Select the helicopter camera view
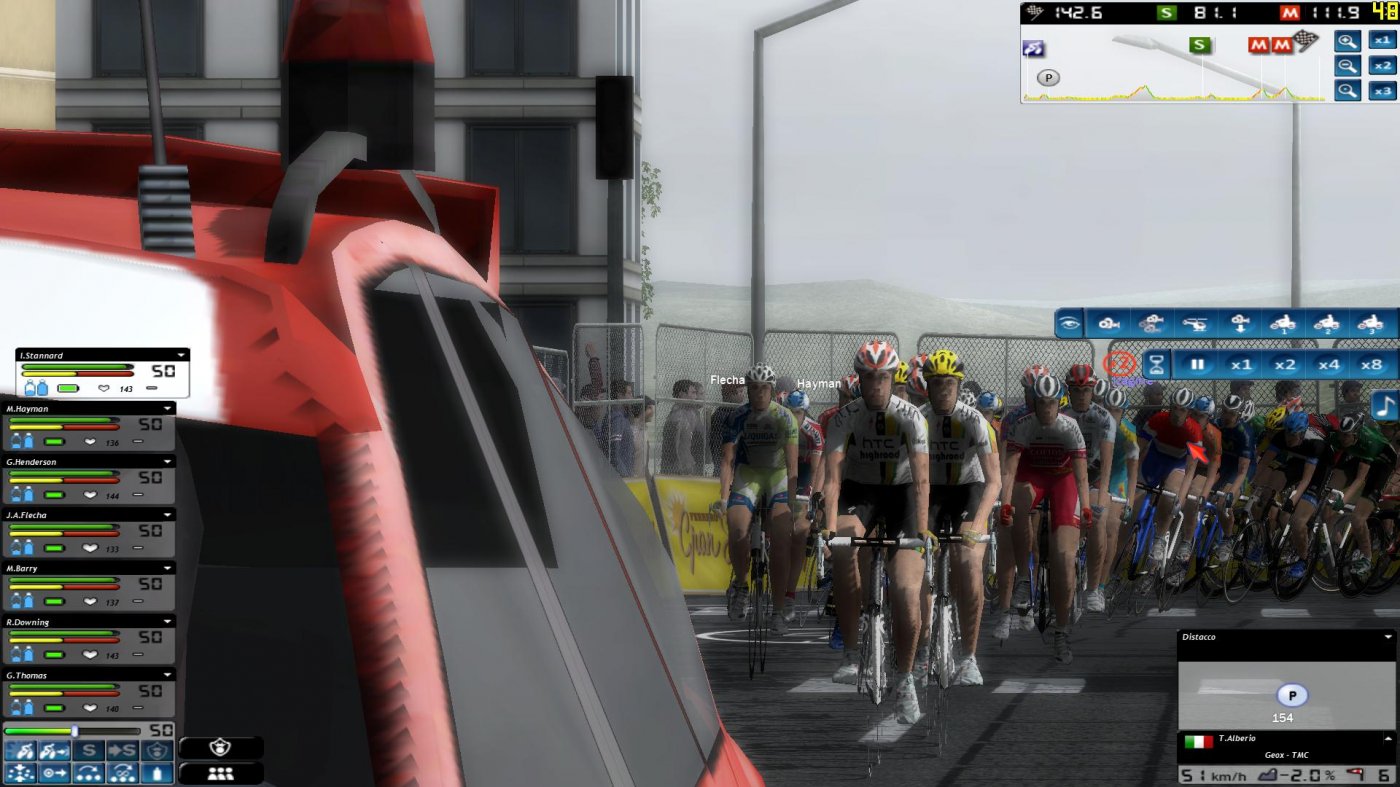 1194,324
